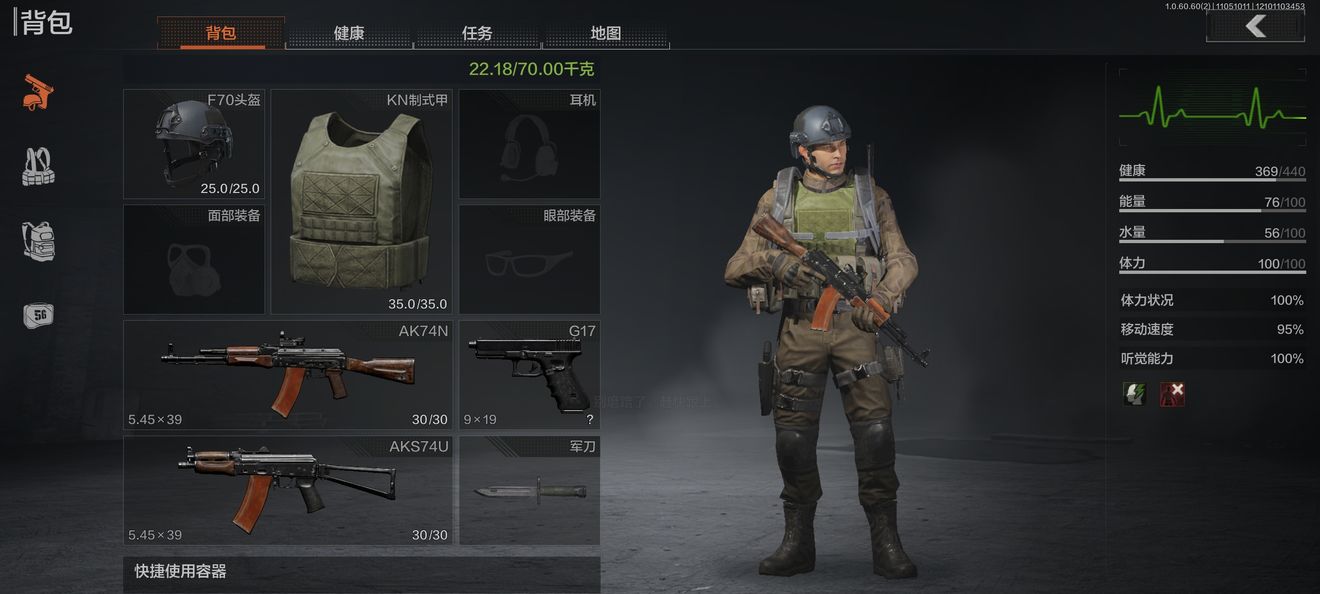Viewport: 1320px width, 594px height.
Task: Open the 任务 tab
Action: (477, 33)
